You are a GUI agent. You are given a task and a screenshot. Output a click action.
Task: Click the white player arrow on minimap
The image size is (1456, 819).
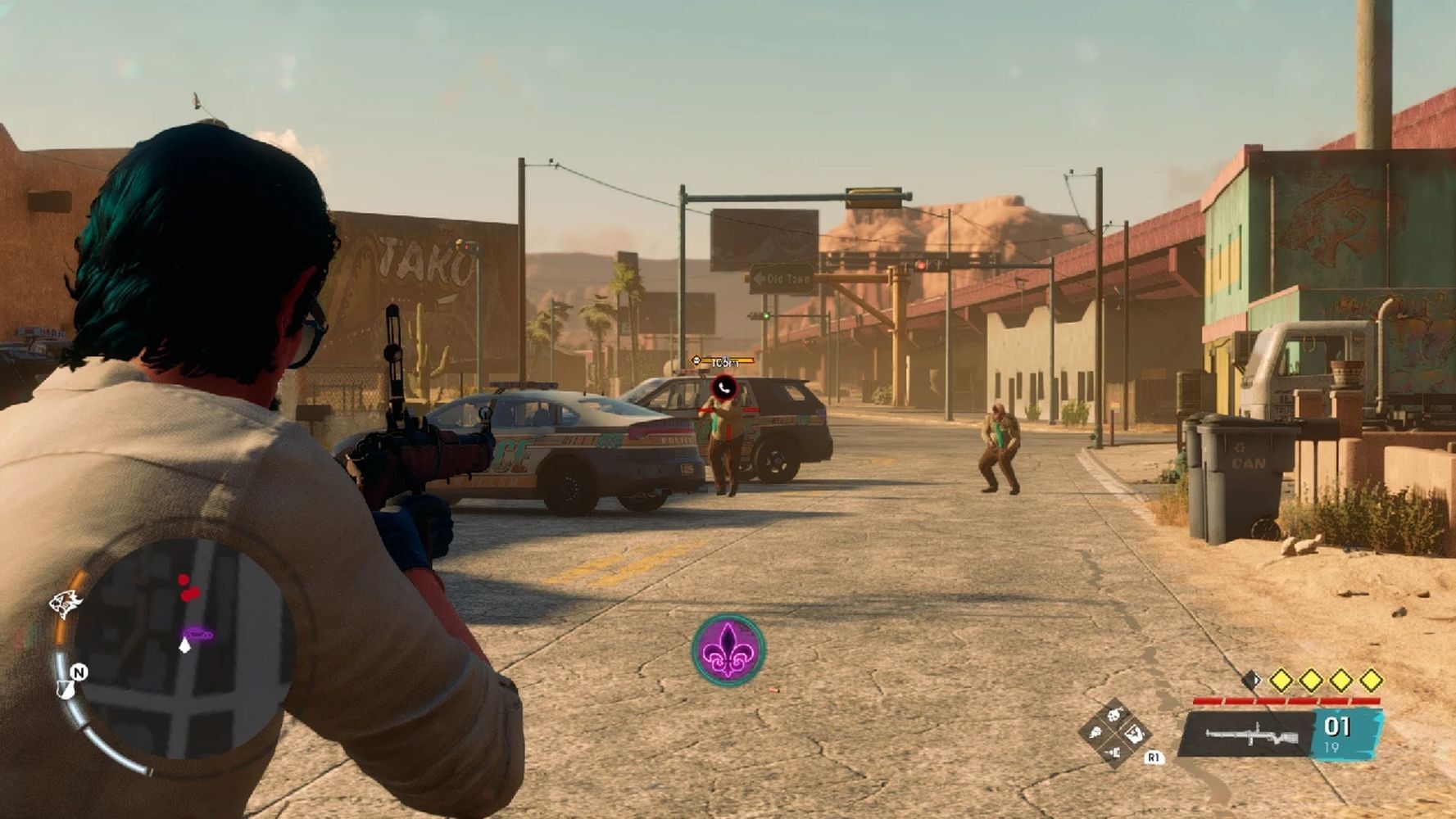tap(185, 646)
